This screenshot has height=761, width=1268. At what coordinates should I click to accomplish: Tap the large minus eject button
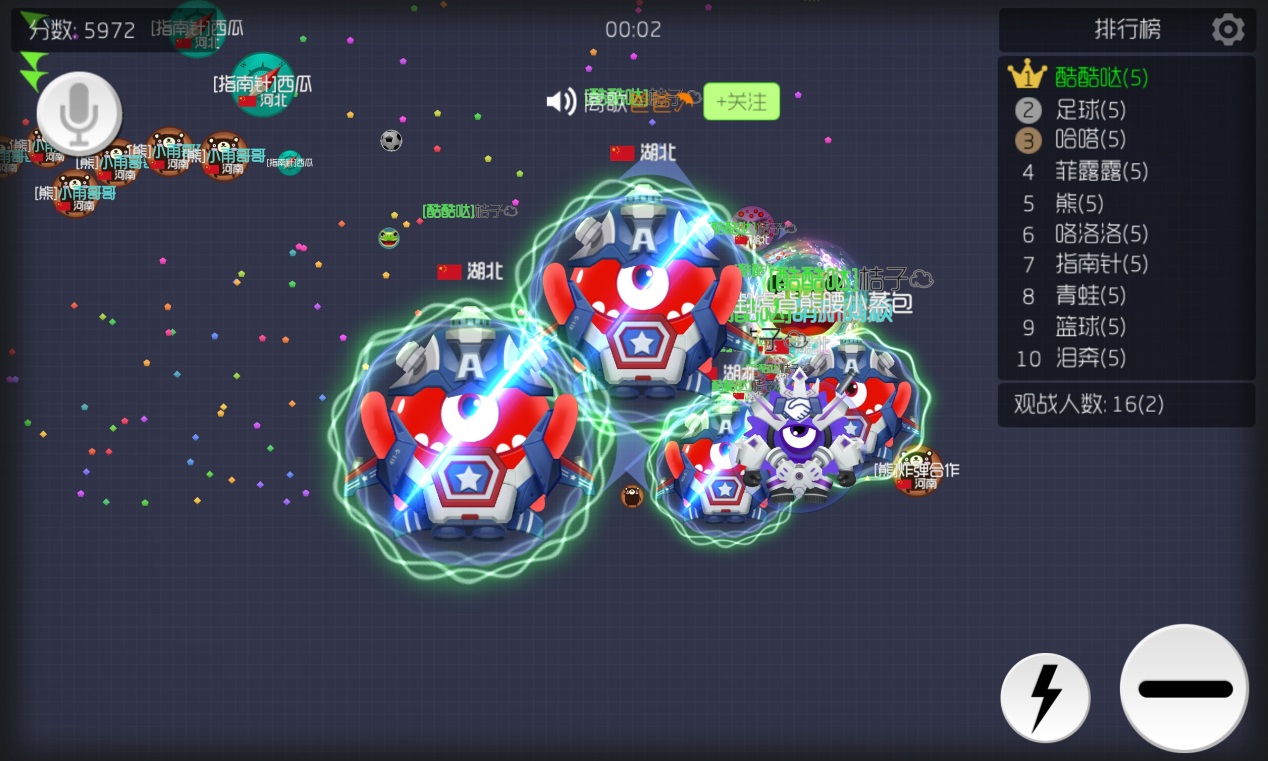[x=1184, y=688]
